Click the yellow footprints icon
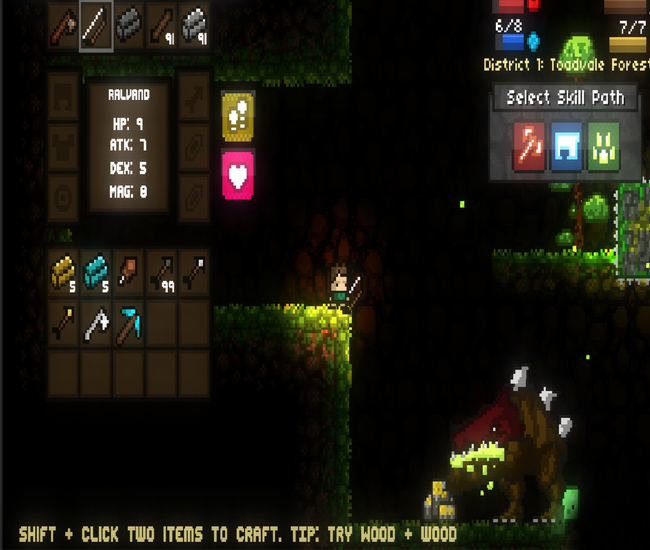Image resolution: width=650 pixels, height=550 pixels. 237,116
